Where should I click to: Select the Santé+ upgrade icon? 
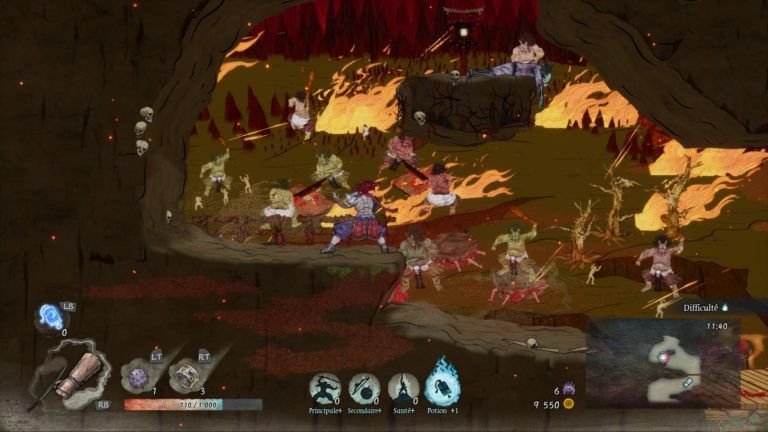pyautogui.click(x=402, y=388)
